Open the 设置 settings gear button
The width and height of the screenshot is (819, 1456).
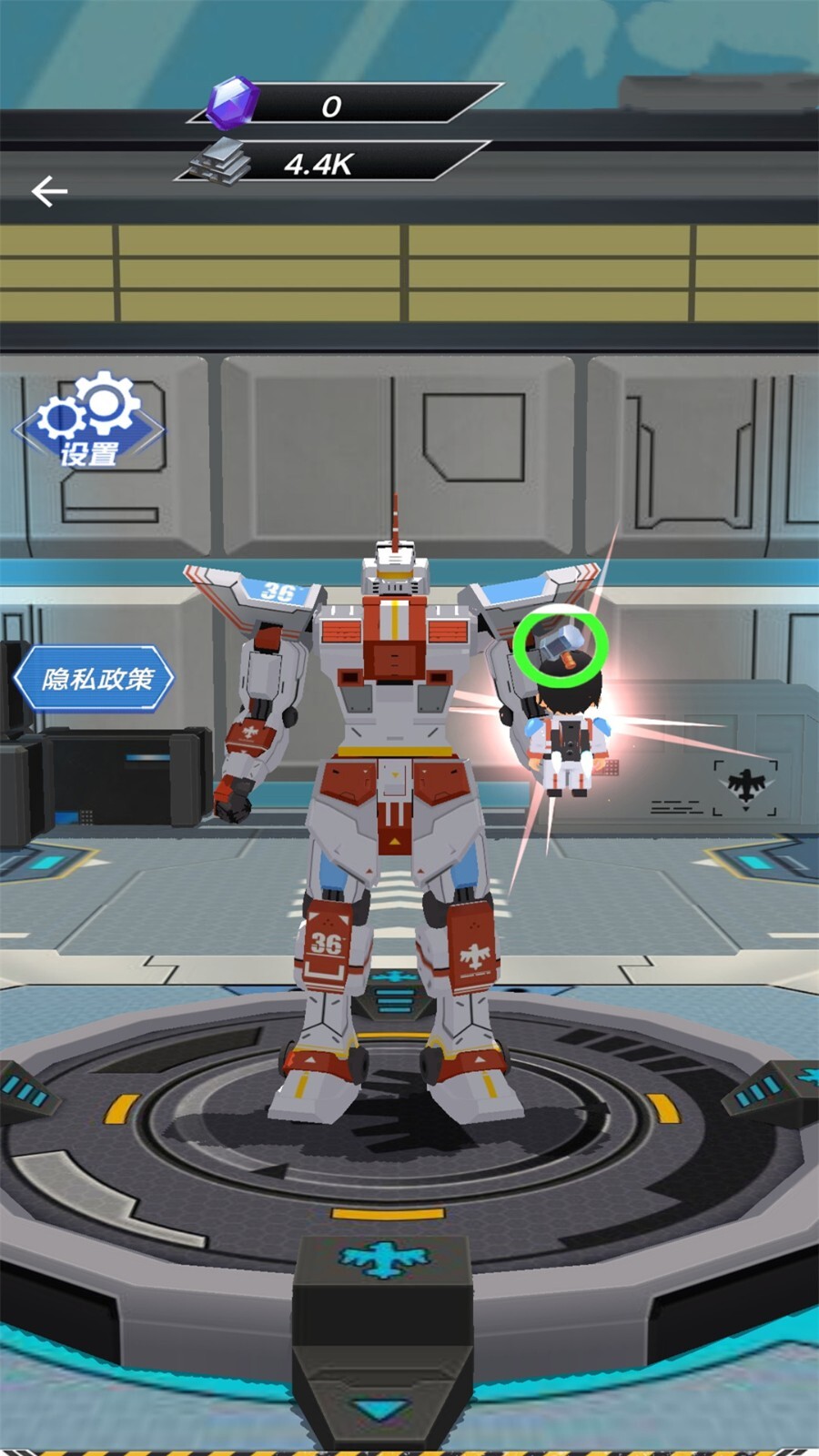pos(89,421)
